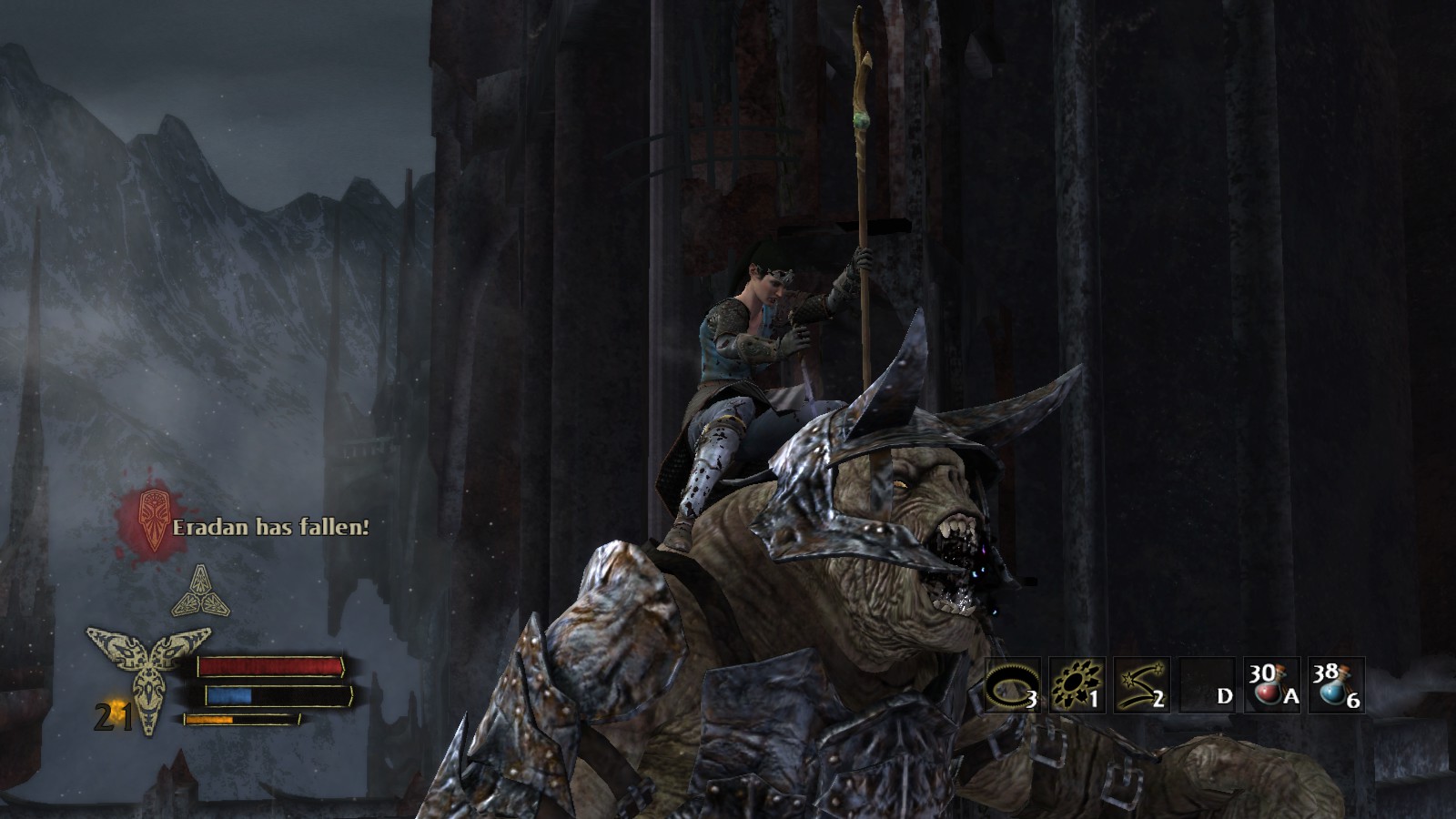1456x819 pixels.
Task: Use the shooting stars ability in slot 2
Action: (x=1141, y=685)
